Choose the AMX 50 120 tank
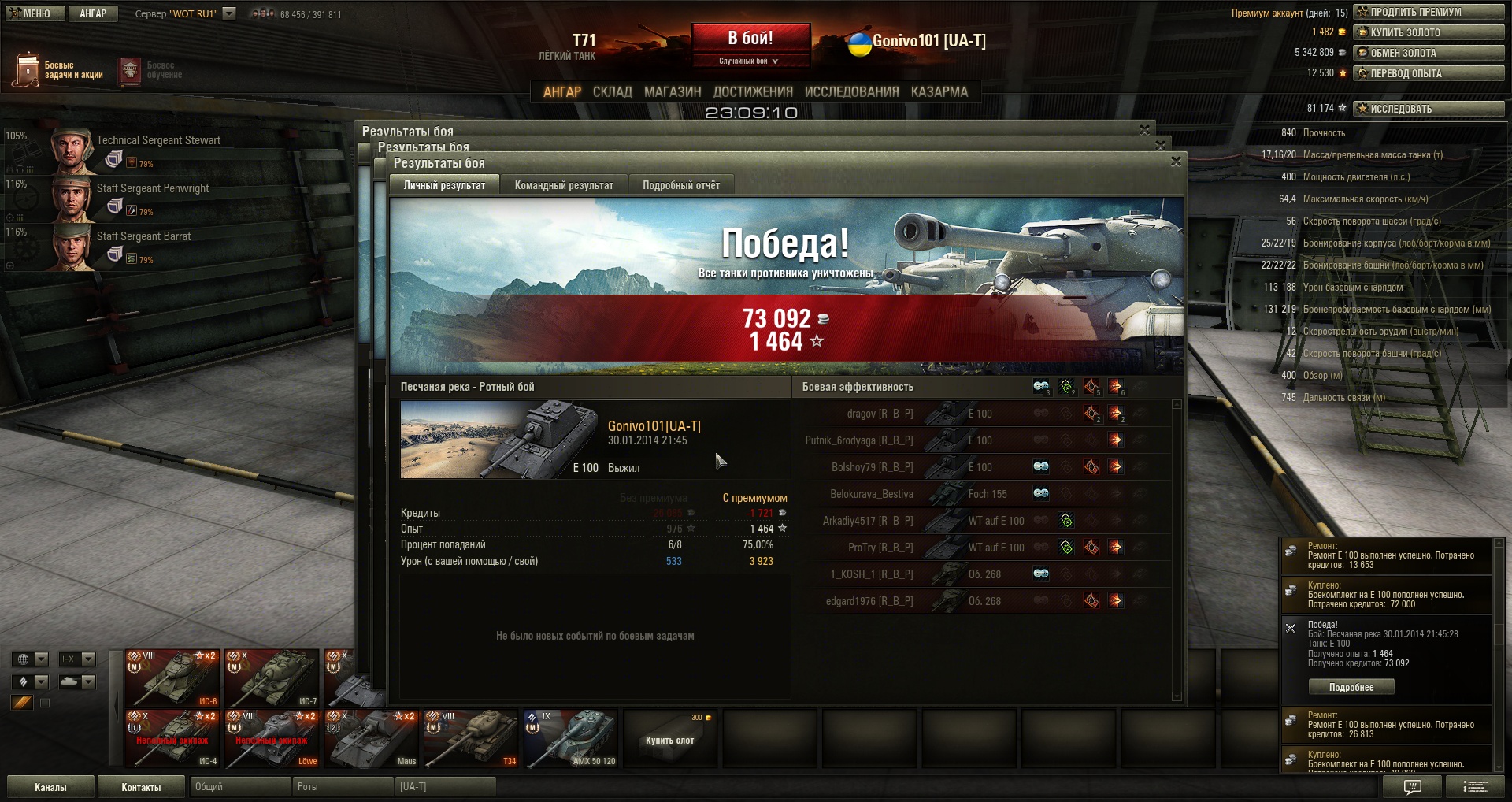Screen dimensions: 1512x802 coord(571,739)
